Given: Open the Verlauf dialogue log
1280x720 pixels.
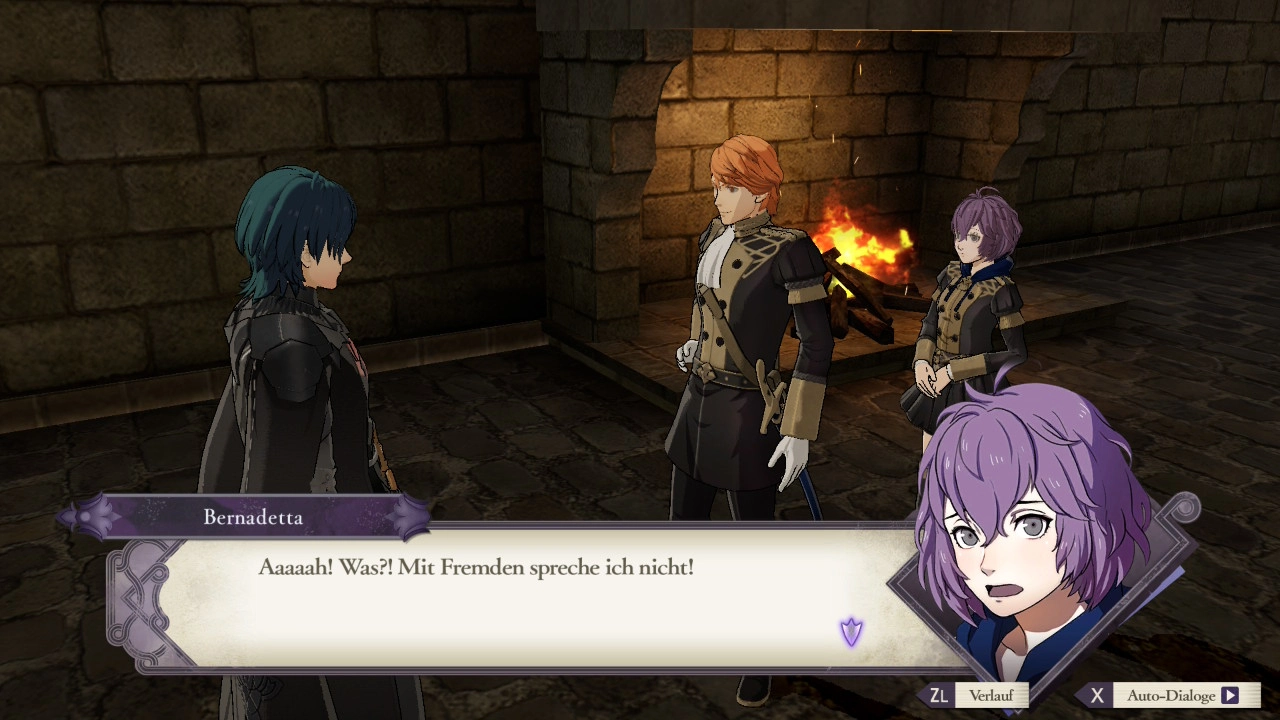Looking at the screenshot, I should (x=989, y=695).
